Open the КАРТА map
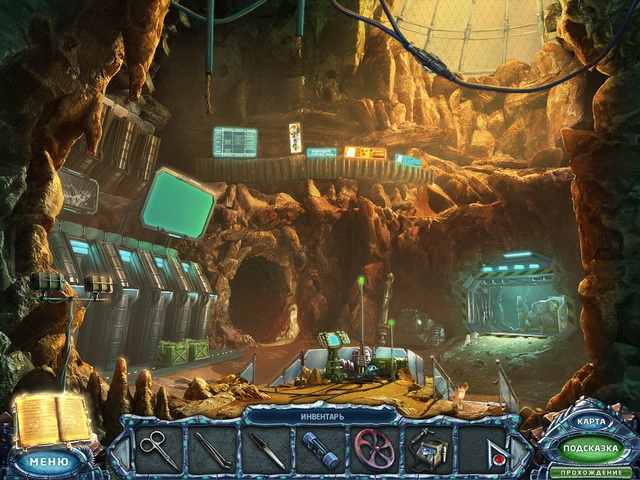 (588, 422)
